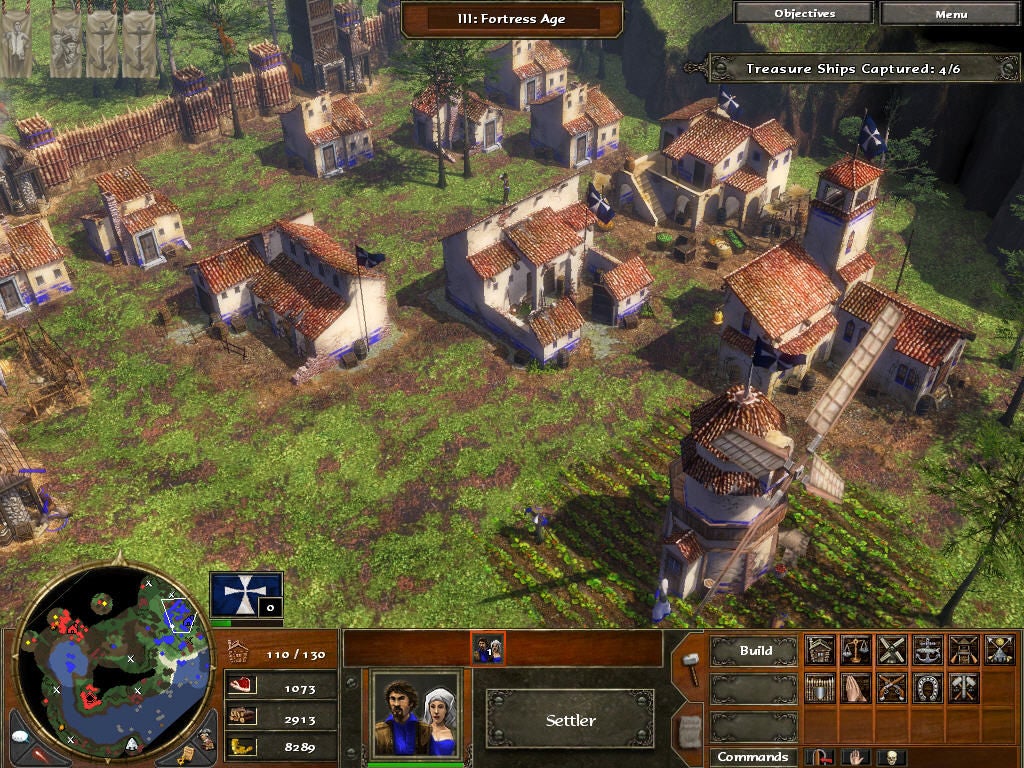This screenshot has height=768, width=1024.
Task: Choose the dock anchor build icon
Action: tap(927, 650)
